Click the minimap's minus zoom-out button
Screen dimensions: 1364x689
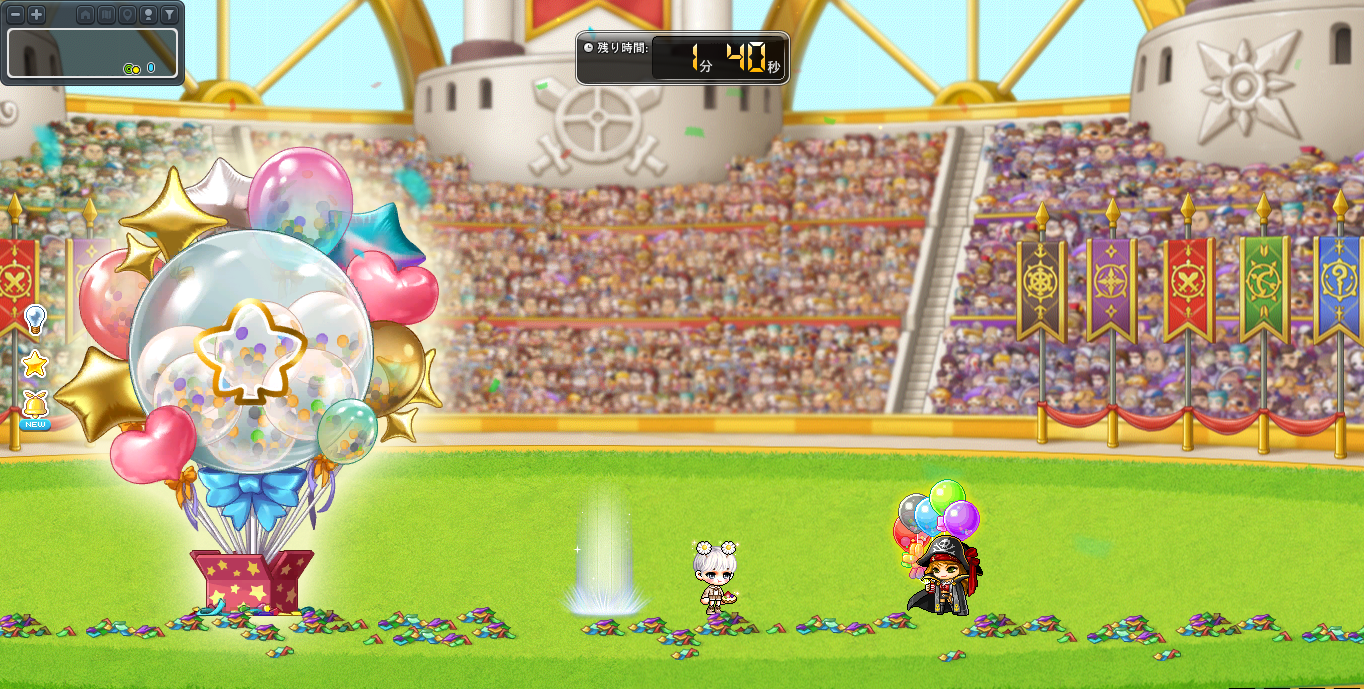tap(15, 15)
